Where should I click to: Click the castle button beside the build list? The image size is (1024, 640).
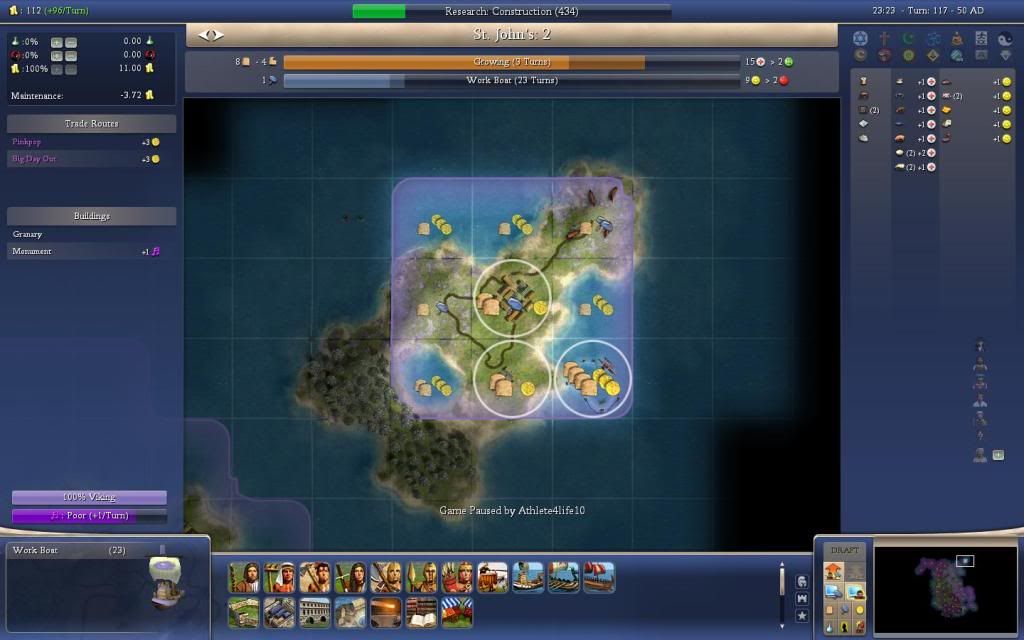coord(801,599)
